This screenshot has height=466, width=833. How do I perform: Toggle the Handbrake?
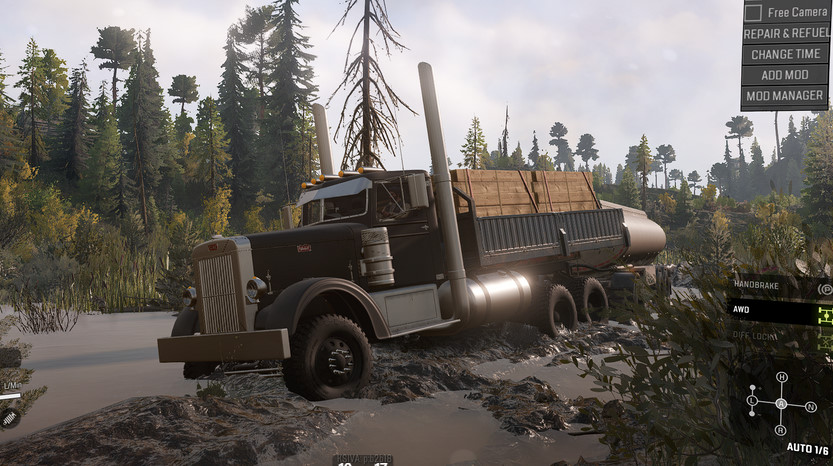tap(780, 286)
